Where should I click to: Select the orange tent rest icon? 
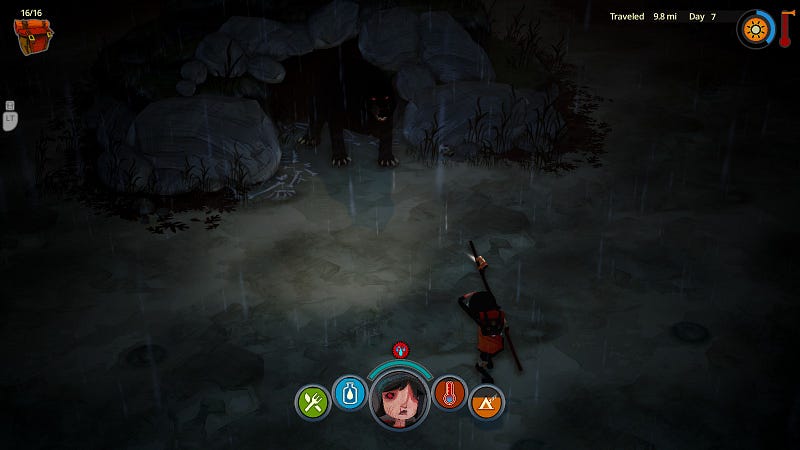(486, 402)
